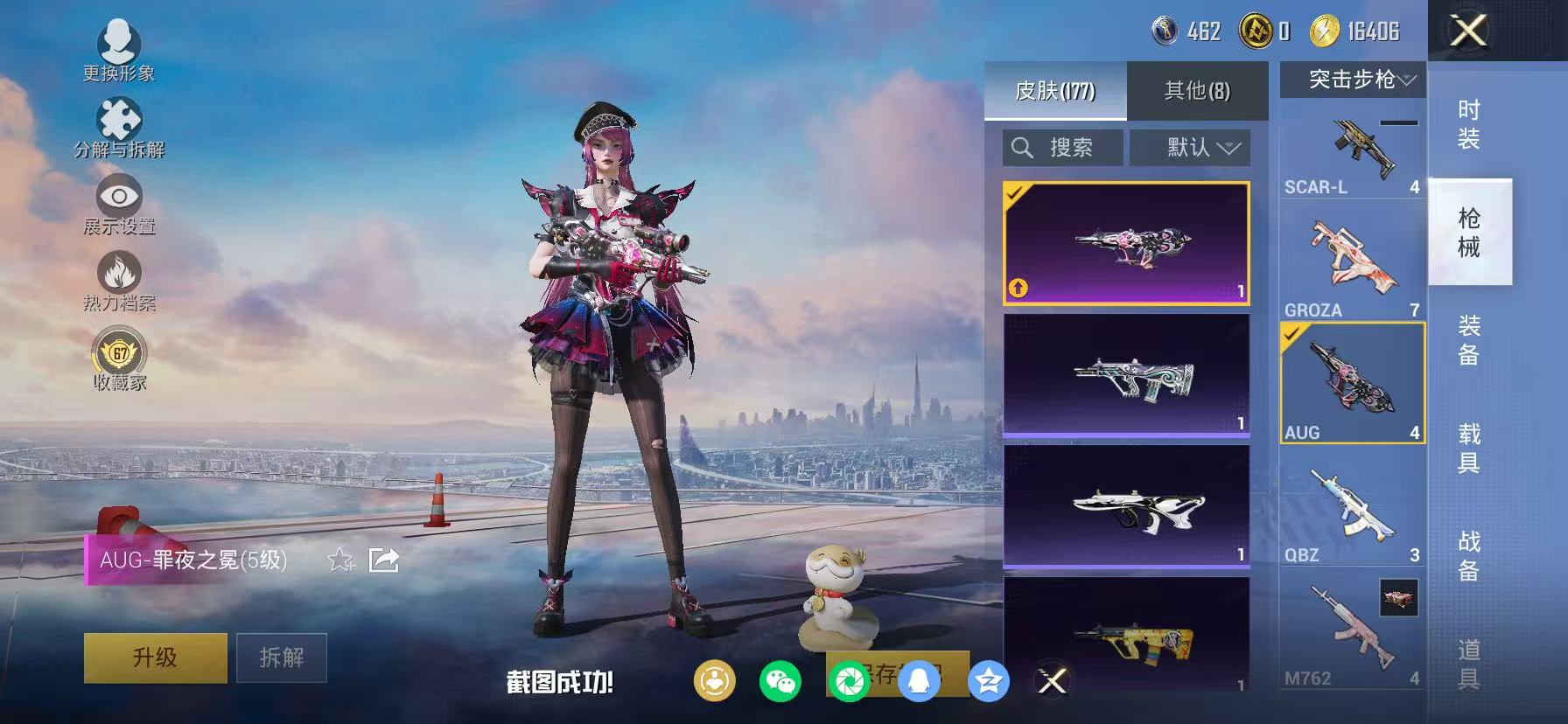The height and width of the screenshot is (724, 1568).
Task: Switch to the 其他(8) tab
Action: (x=1197, y=90)
